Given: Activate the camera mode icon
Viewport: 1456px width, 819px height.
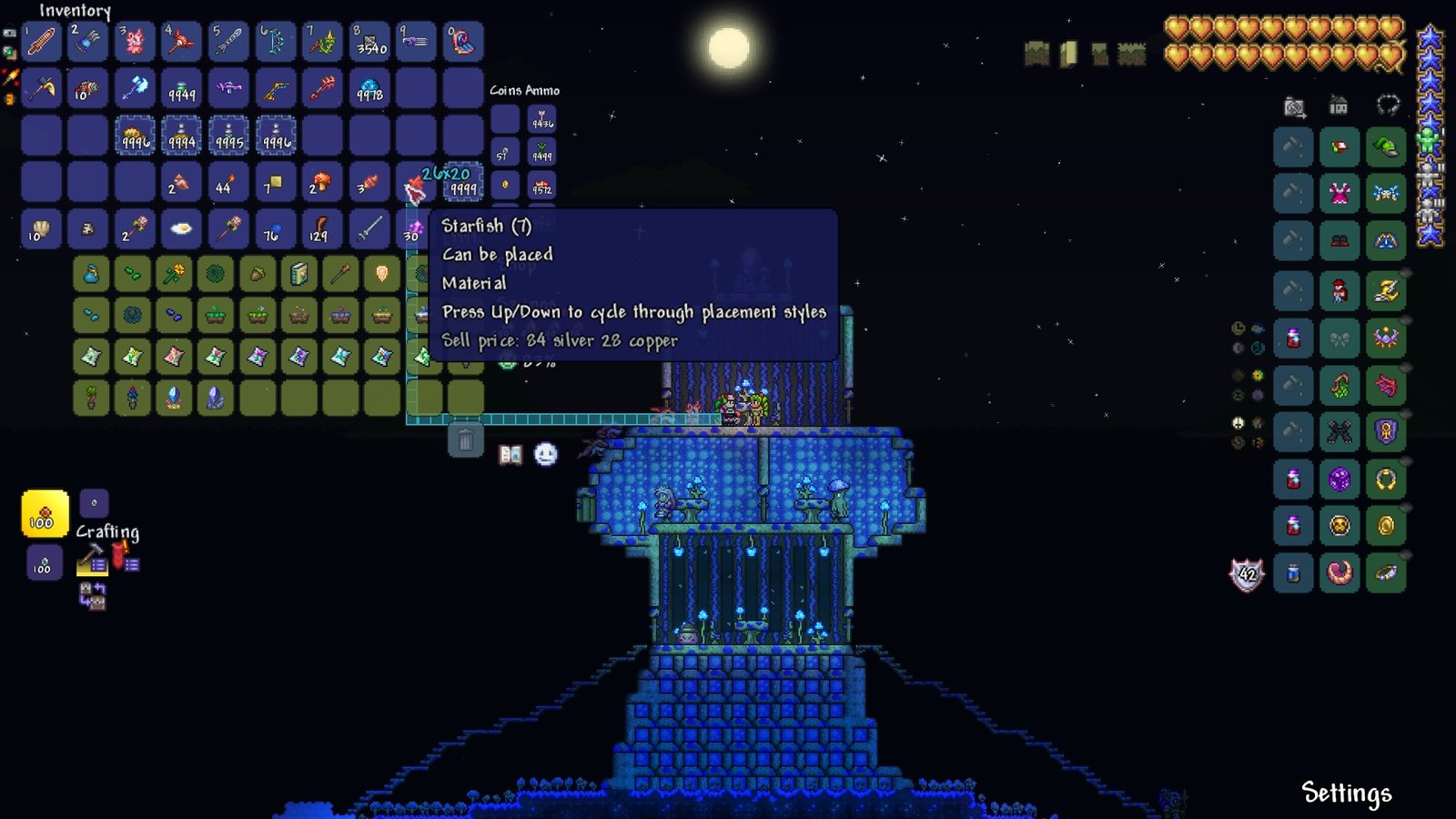Looking at the screenshot, I should (x=1294, y=106).
